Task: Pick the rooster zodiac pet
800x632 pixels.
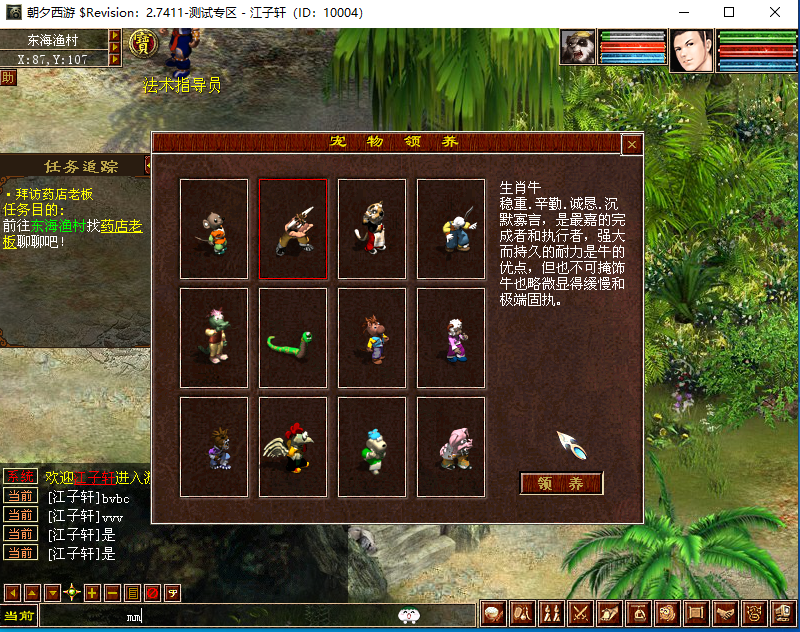Action: point(293,447)
